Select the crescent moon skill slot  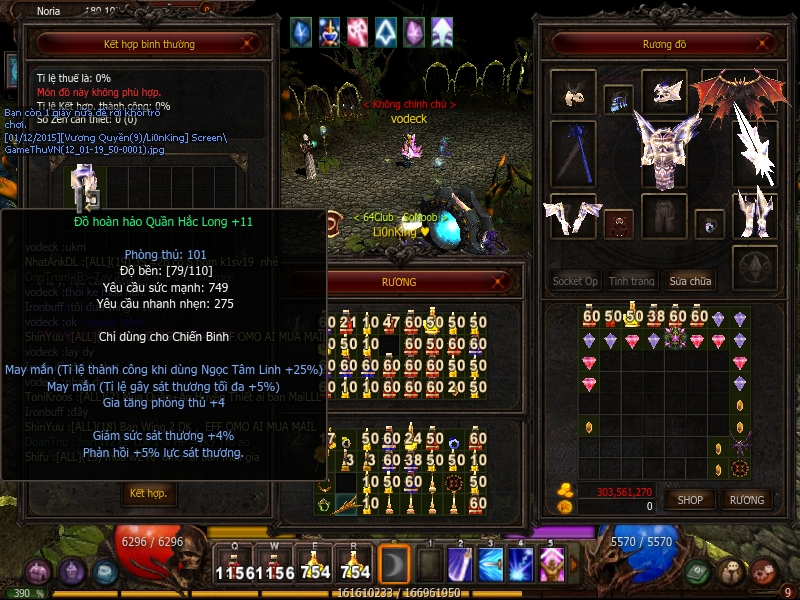[395, 565]
